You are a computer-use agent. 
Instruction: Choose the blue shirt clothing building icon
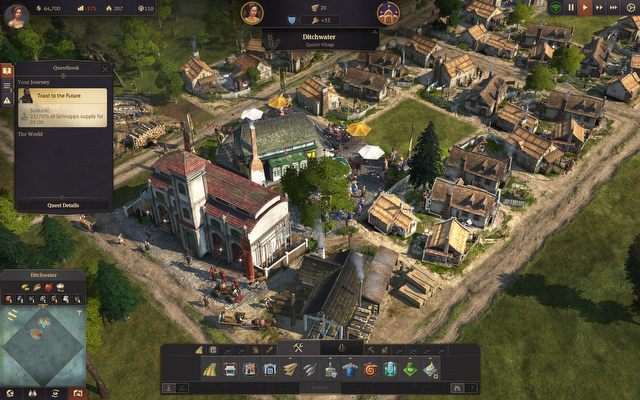point(349,369)
